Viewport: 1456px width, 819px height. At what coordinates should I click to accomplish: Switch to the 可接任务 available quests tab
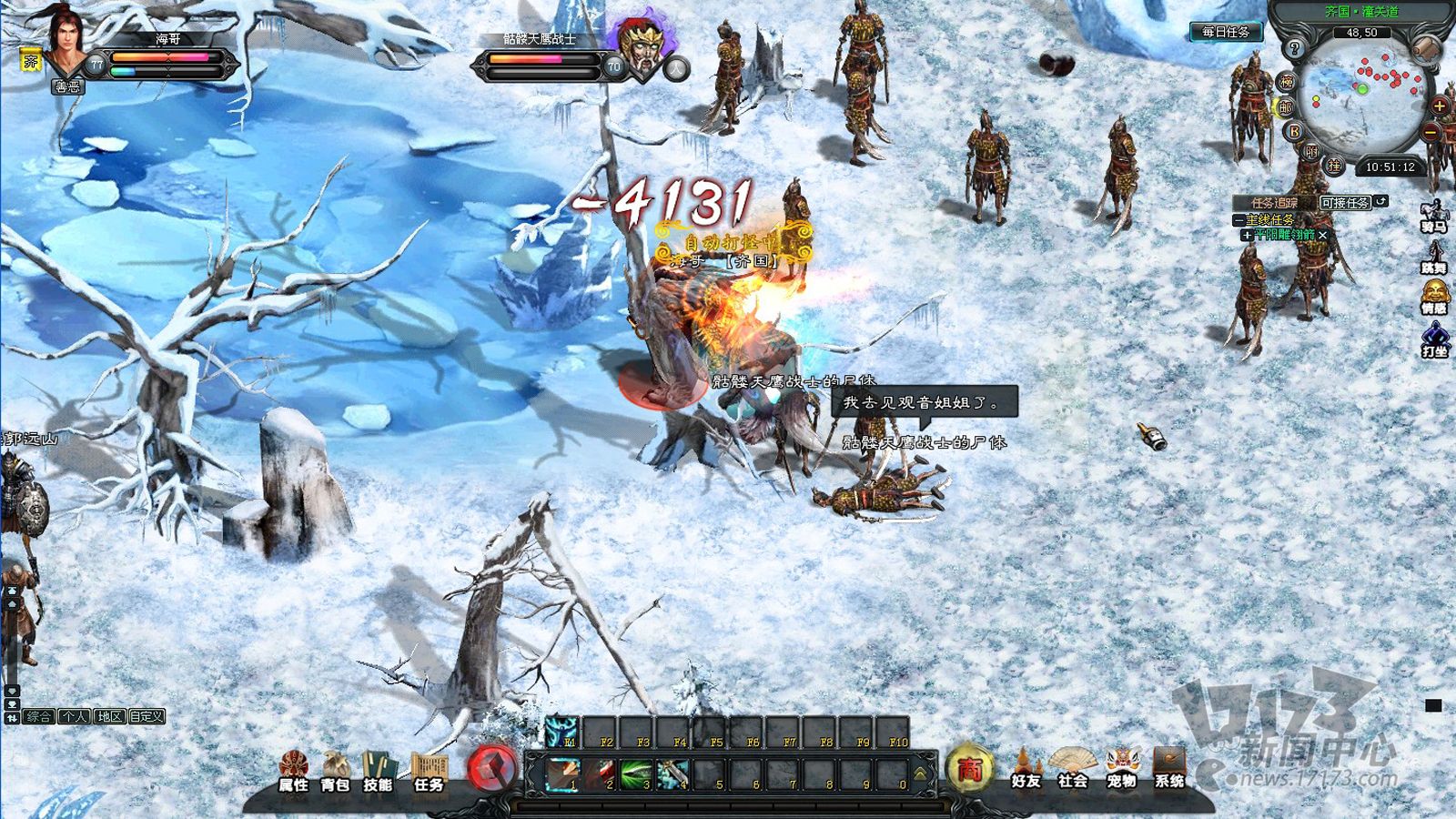pos(1345,203)
